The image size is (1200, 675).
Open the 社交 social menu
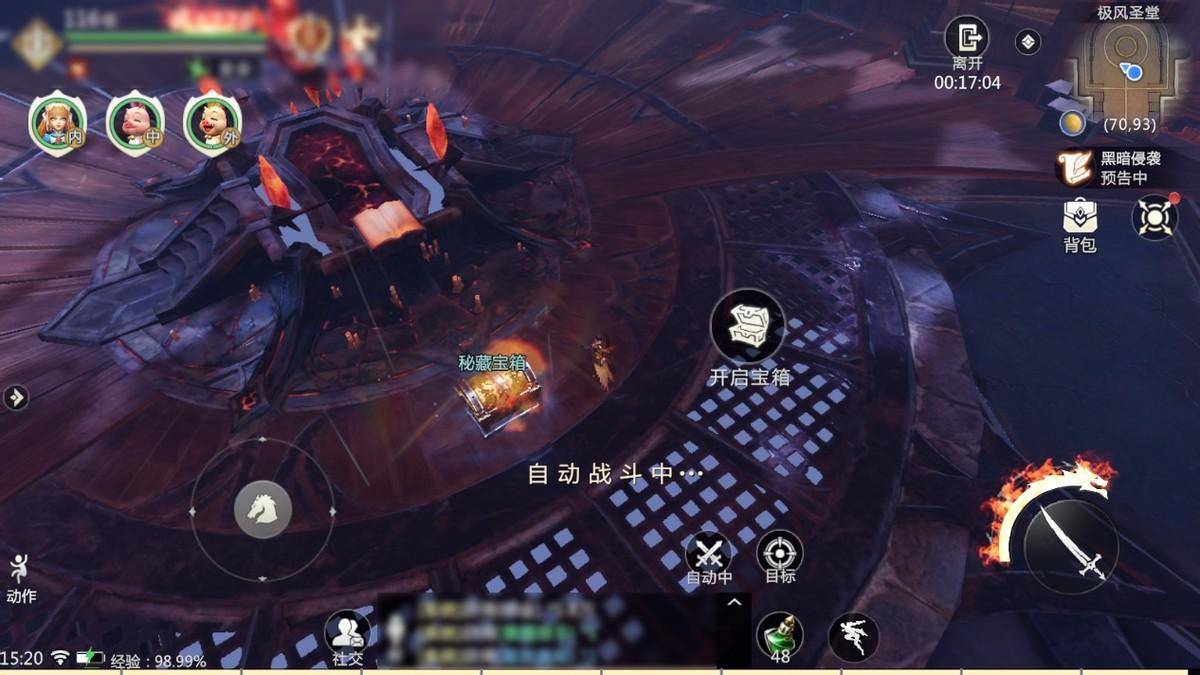tap(347, 633)
